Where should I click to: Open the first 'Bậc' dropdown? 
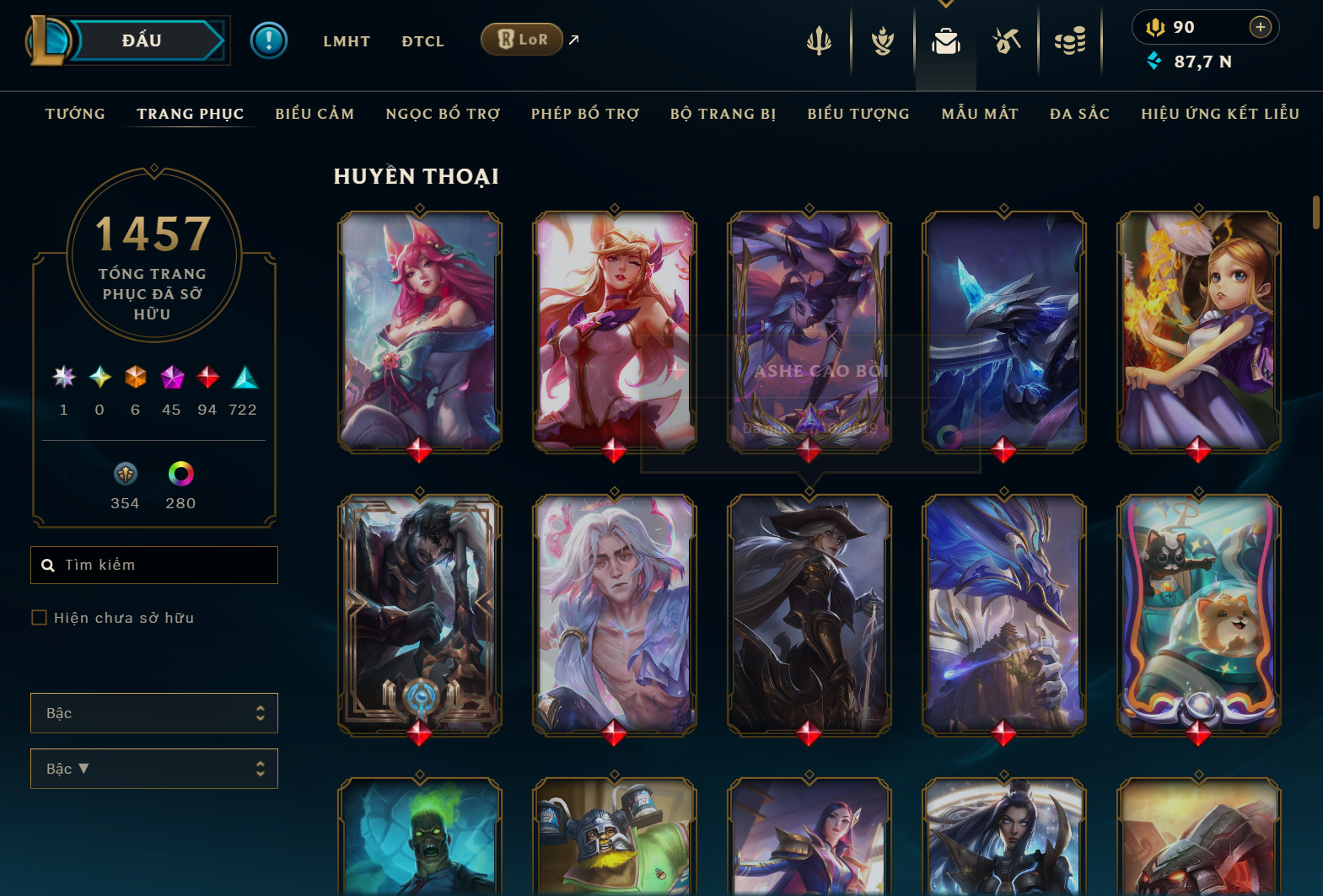[154, 712]
